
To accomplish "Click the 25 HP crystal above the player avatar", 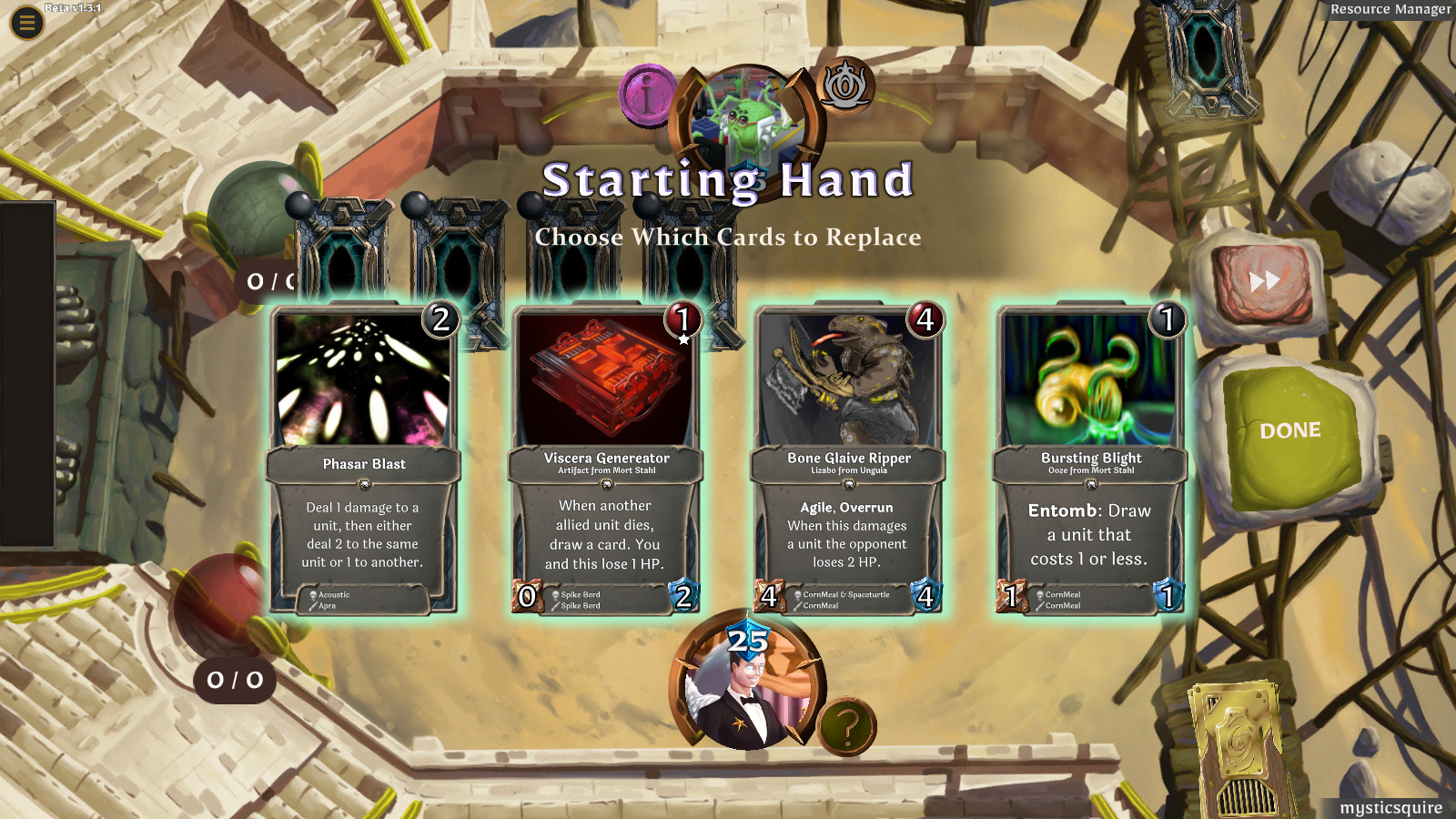I will point(744,640).
